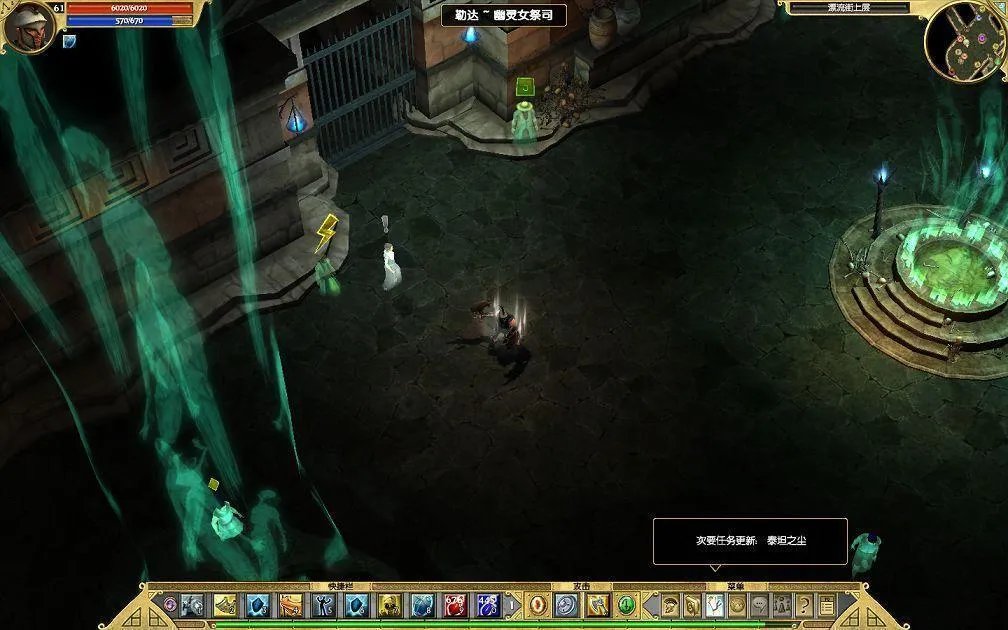Activate the war horn skill in slot 2
1008x630 pixels.
coord(225,605)
